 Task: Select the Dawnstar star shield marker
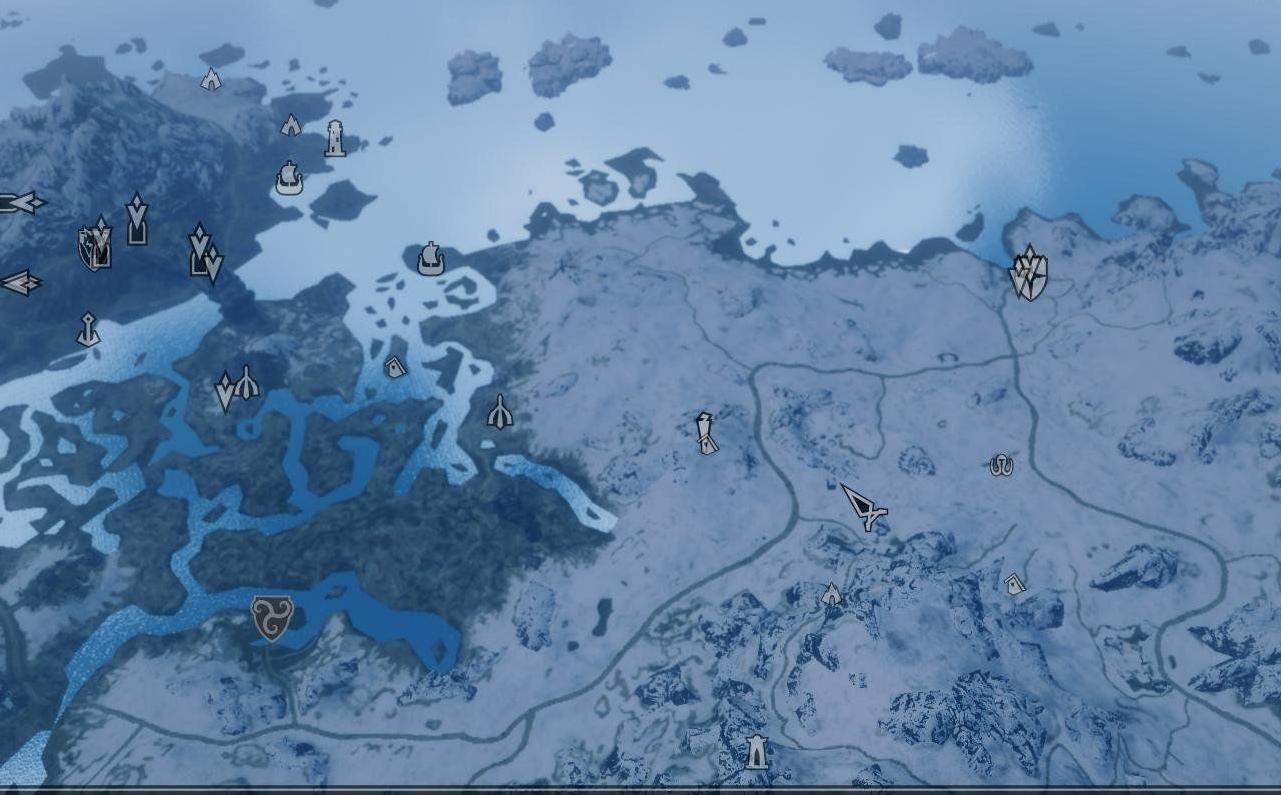[x=1027, y=273]
